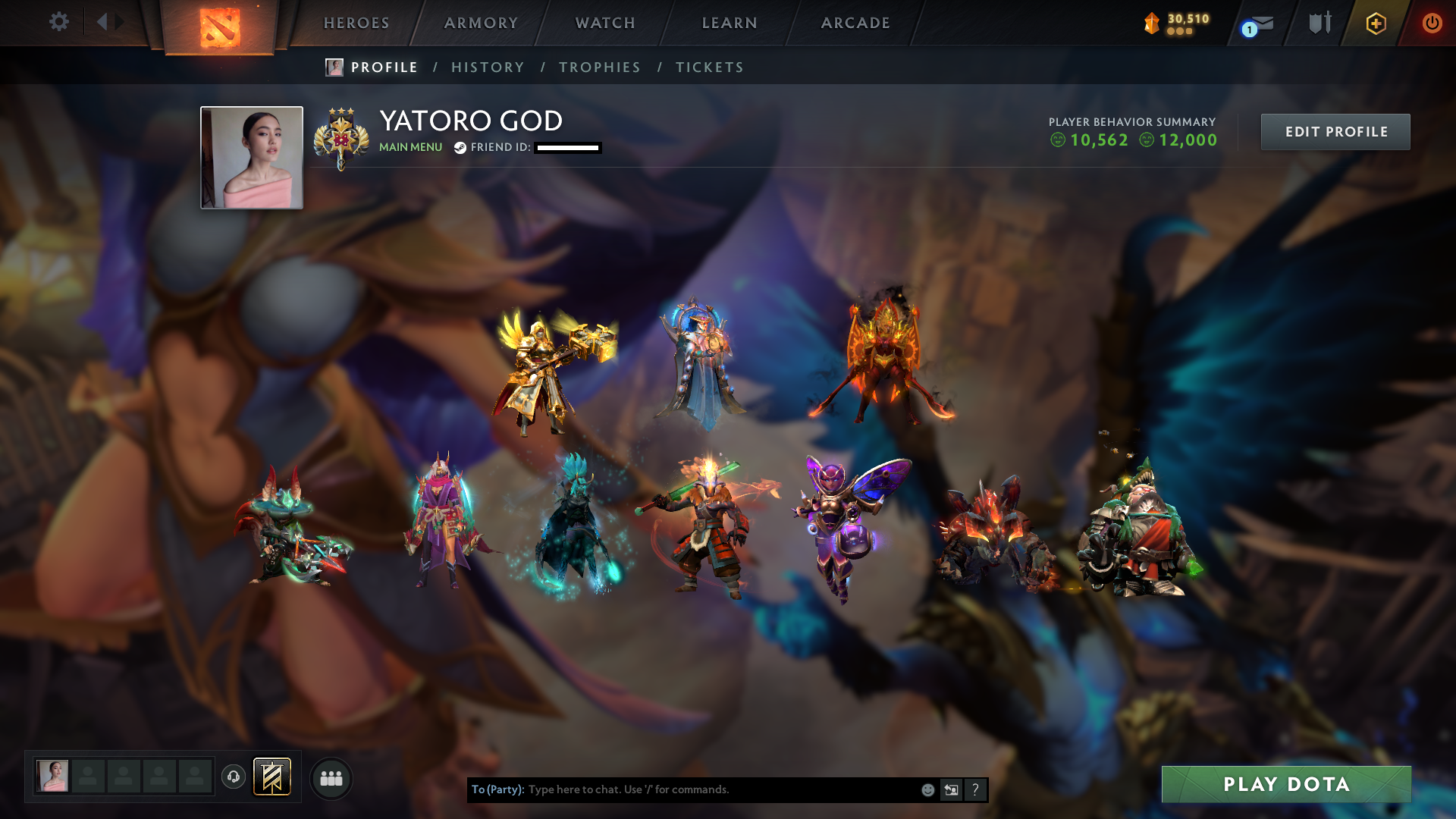Click the PLAY DOTA button
Image resolution: width=1456 pixels, height=819 pixels.
coord(1287,785)
